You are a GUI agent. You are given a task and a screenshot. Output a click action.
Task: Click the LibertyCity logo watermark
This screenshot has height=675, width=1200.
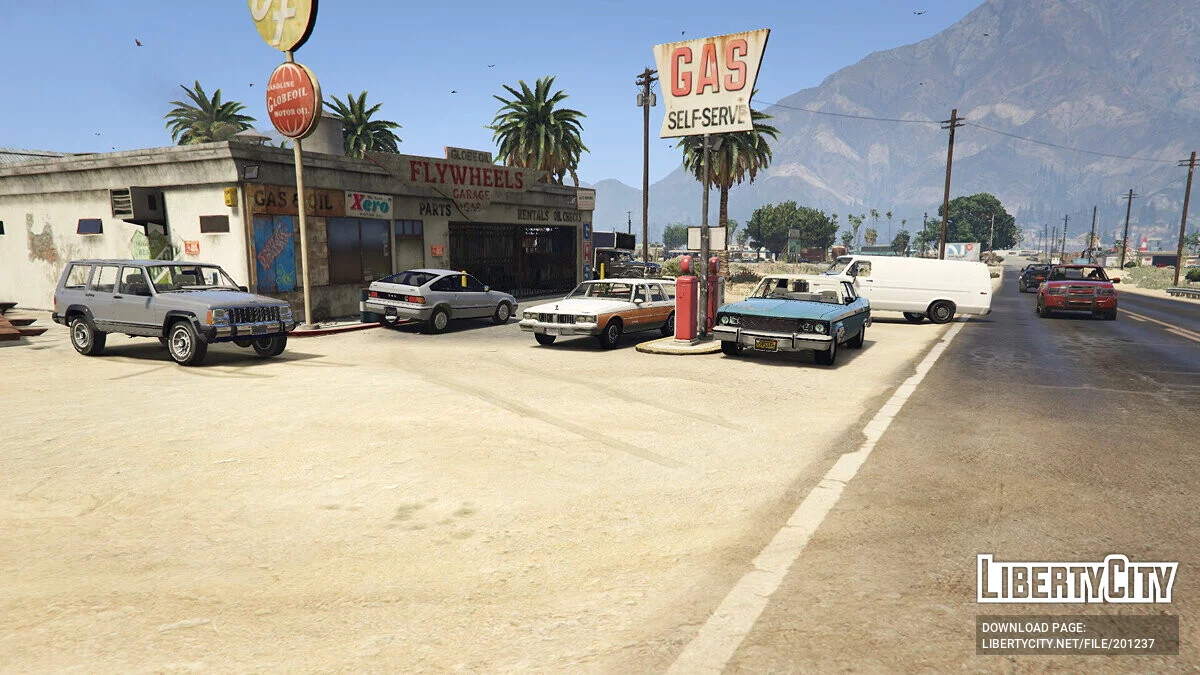tap(1077, 579)
